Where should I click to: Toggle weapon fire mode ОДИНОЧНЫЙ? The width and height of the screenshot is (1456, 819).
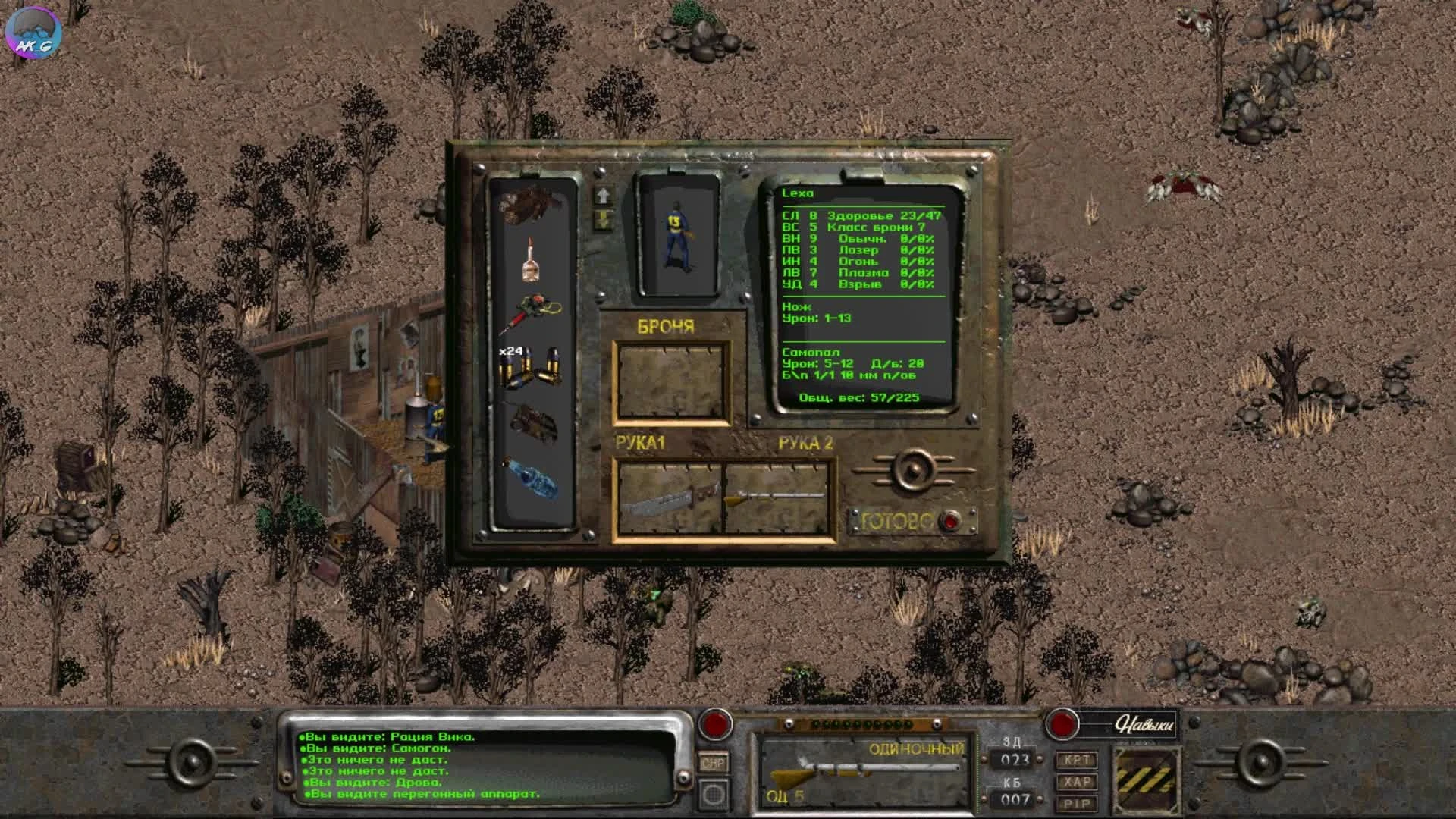(918, 746)
